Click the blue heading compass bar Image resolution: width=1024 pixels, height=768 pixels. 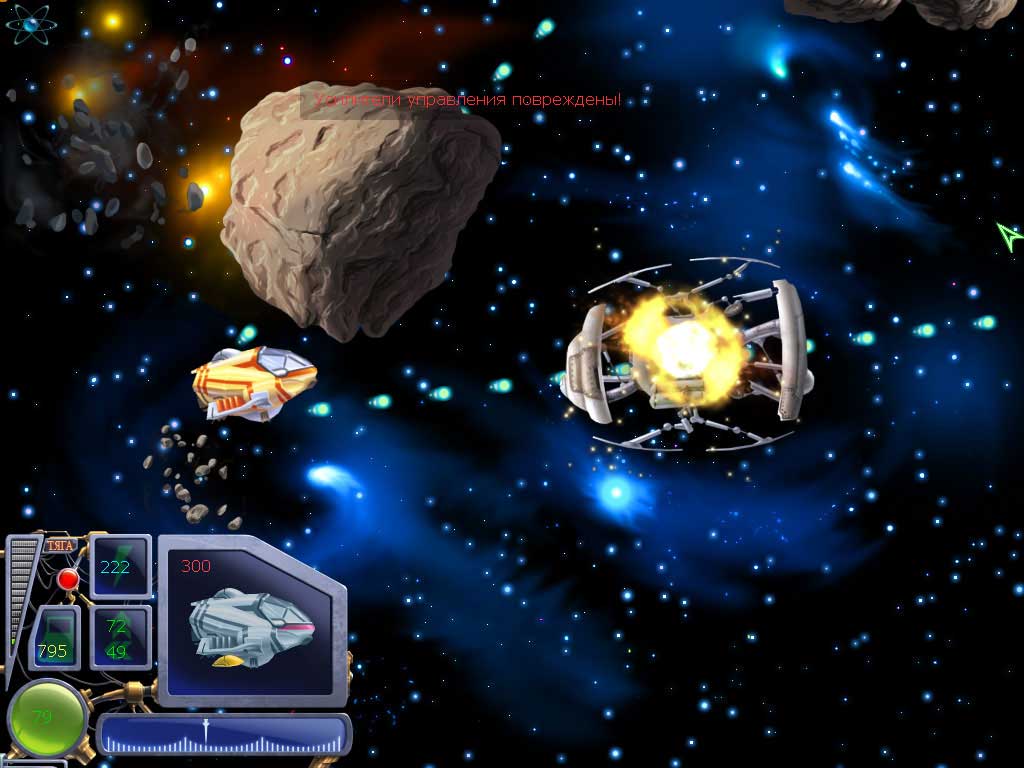(x=224, y=734)
